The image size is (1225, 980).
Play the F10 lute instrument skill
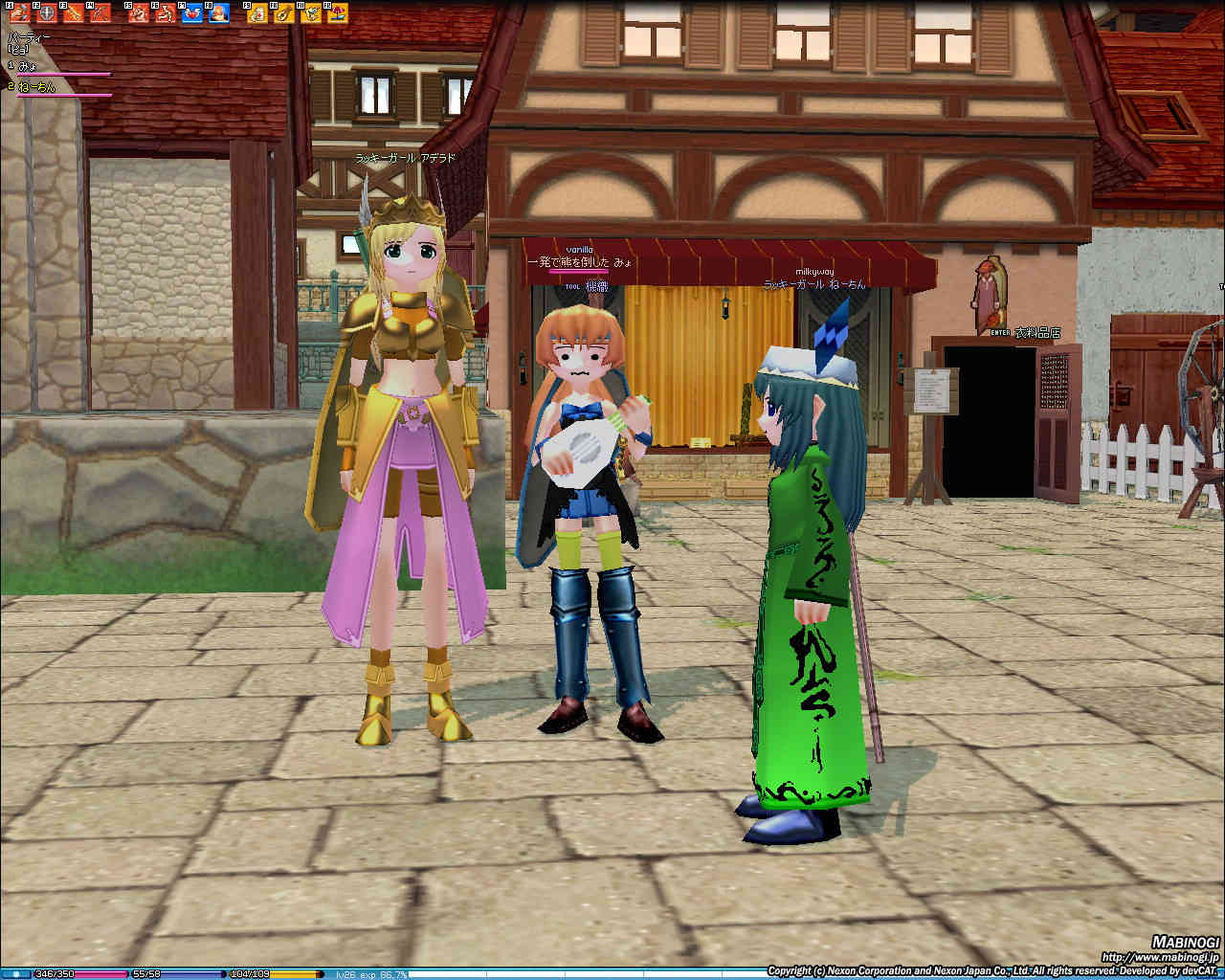pyautogui.click(x=284, y=13)
